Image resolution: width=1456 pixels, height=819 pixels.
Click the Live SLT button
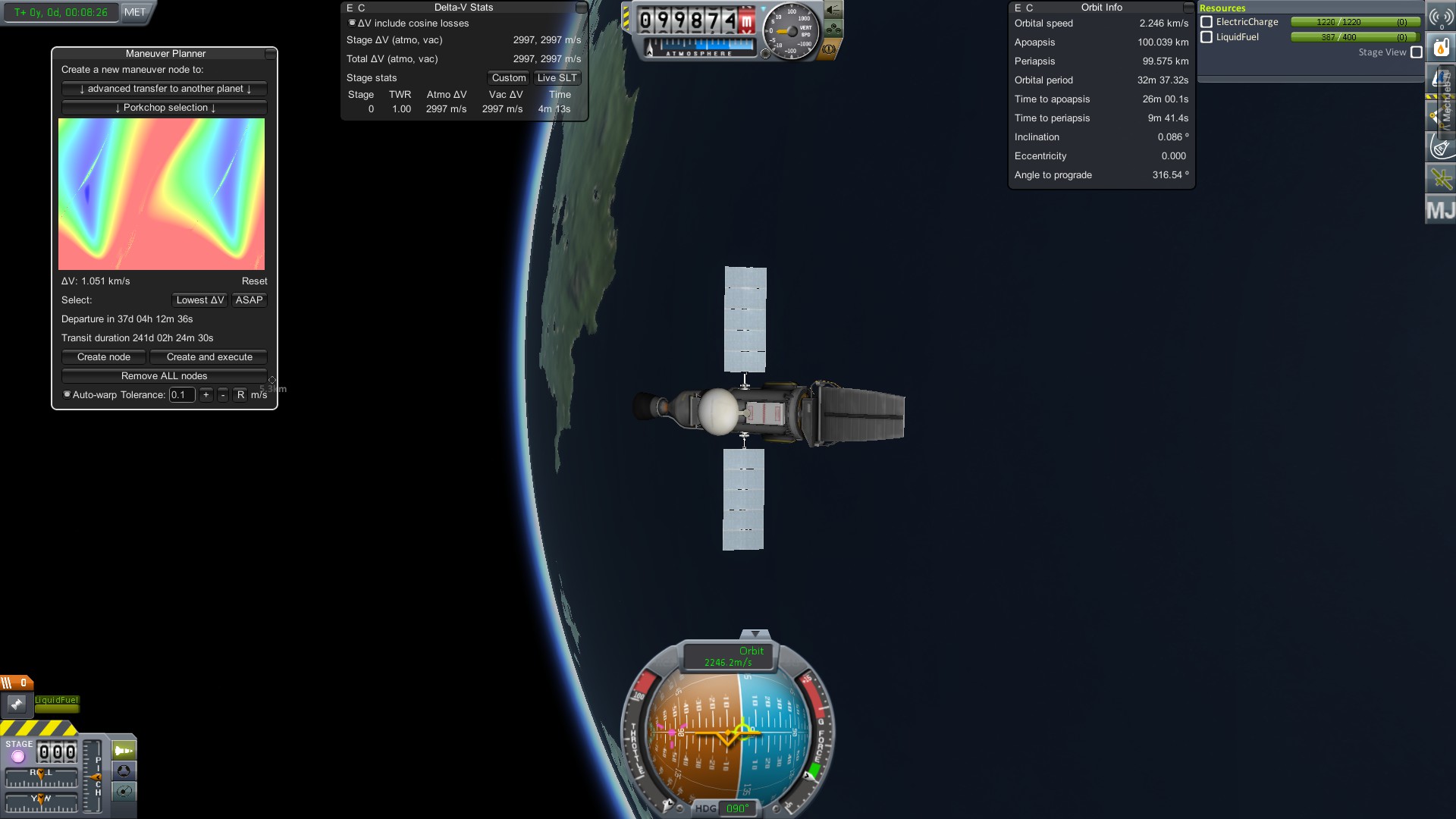click(x=557, y=78)
